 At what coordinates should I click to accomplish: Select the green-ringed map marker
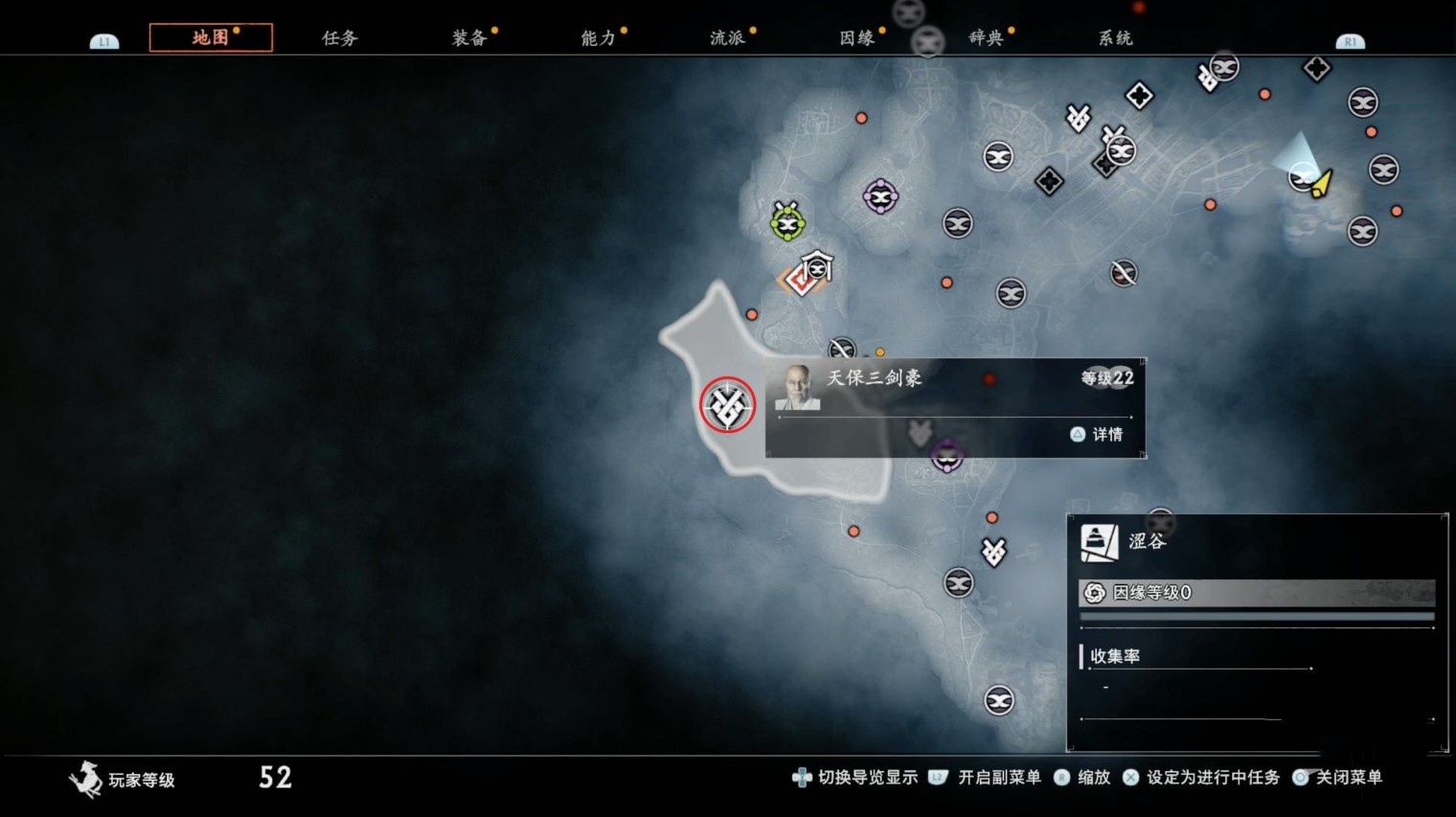pos(787,223)
